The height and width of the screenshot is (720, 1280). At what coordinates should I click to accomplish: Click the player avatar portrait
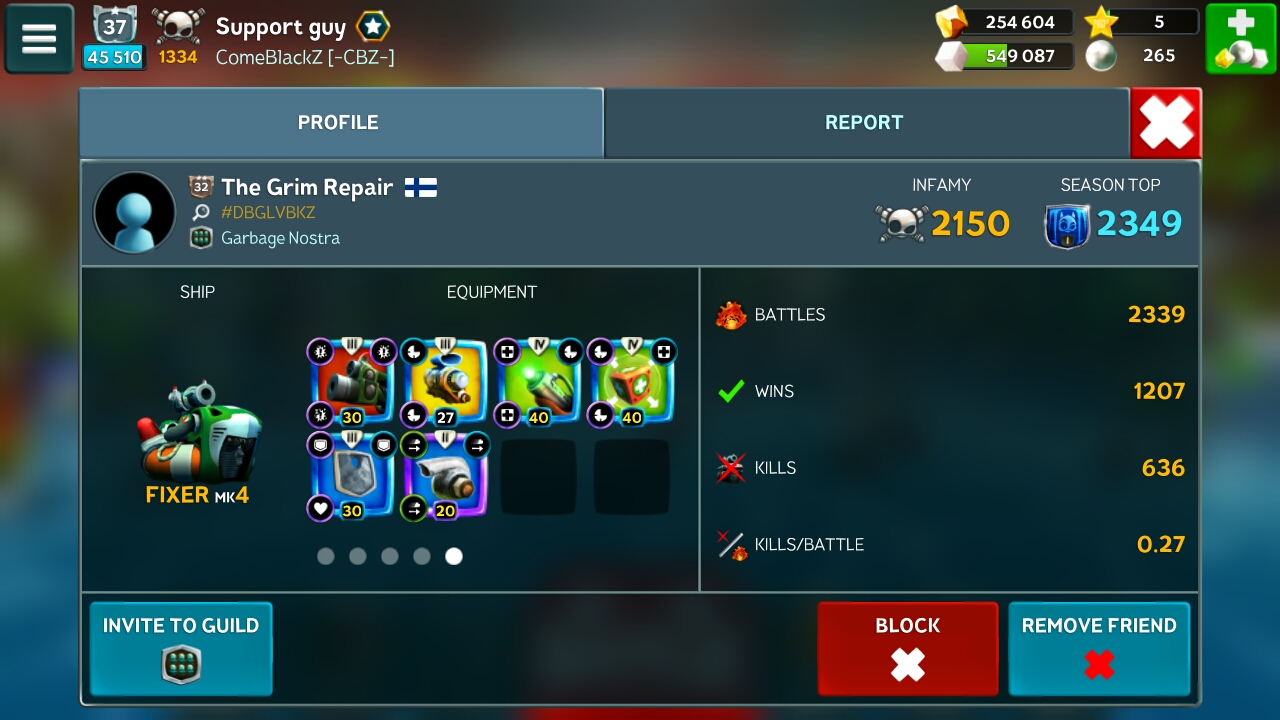pos(134,213)
